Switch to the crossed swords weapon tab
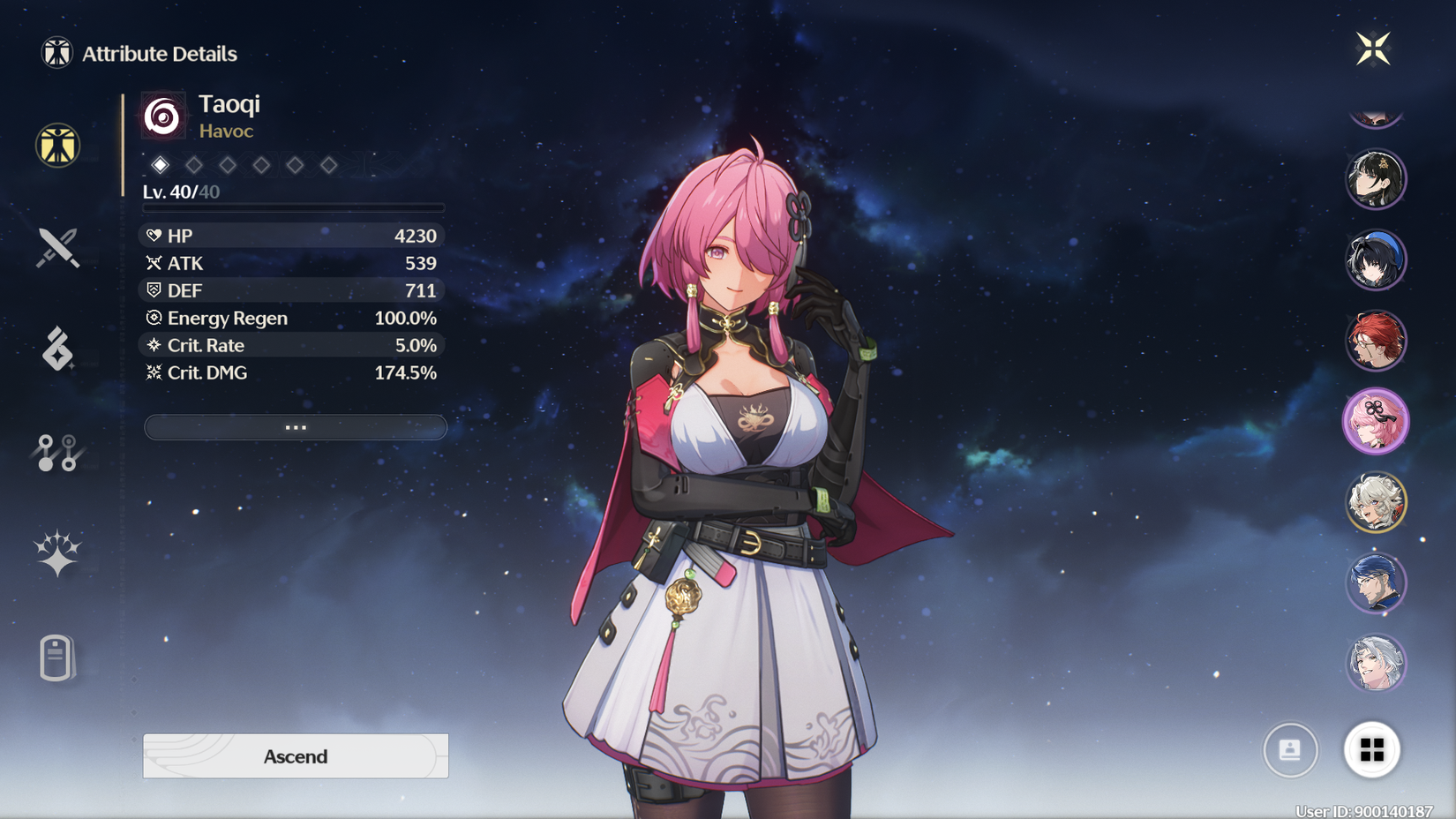Viewport: 1456px width, 819px height. (58, 248)
